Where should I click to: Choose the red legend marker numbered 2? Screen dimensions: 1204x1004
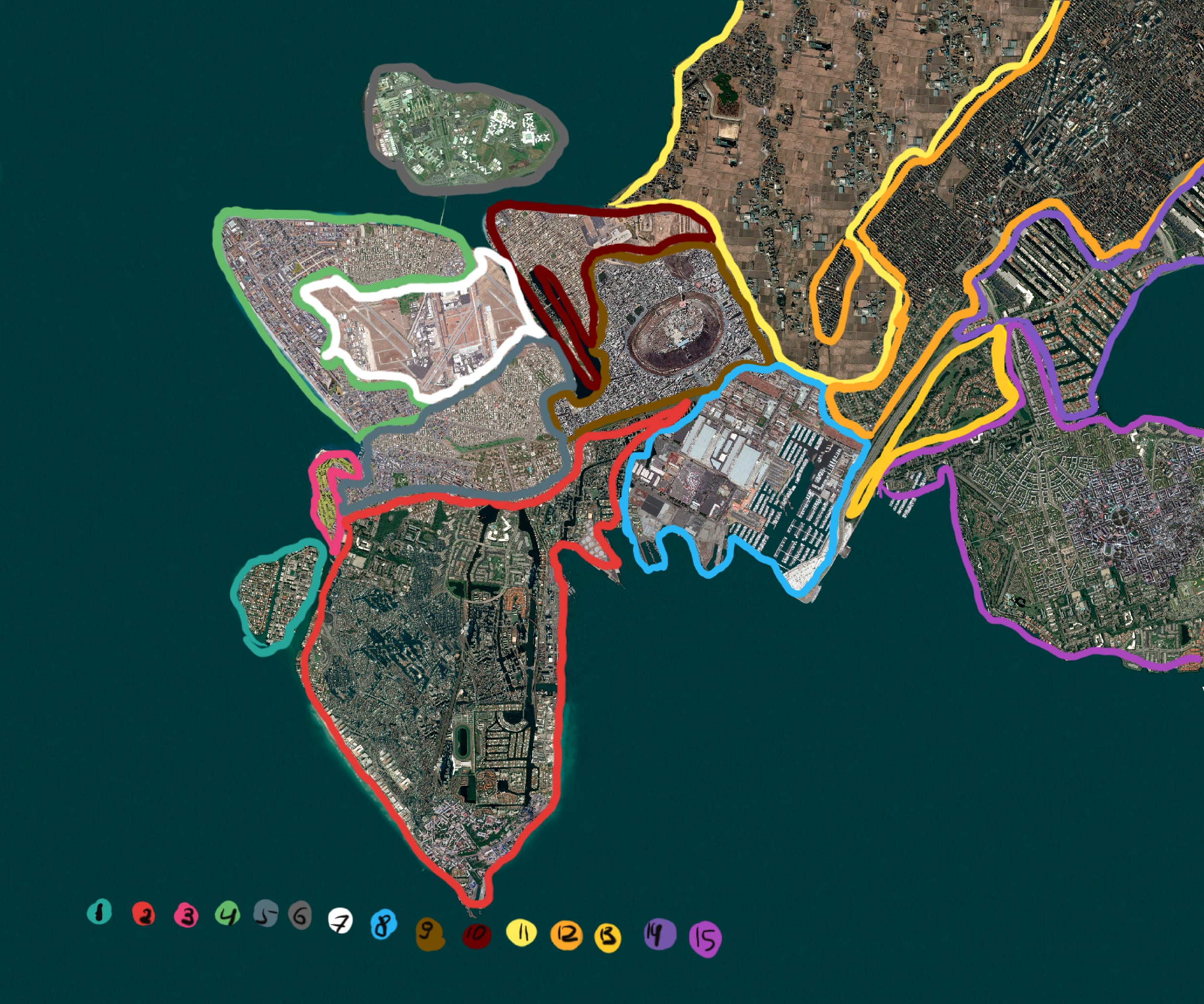click(143, 914)
